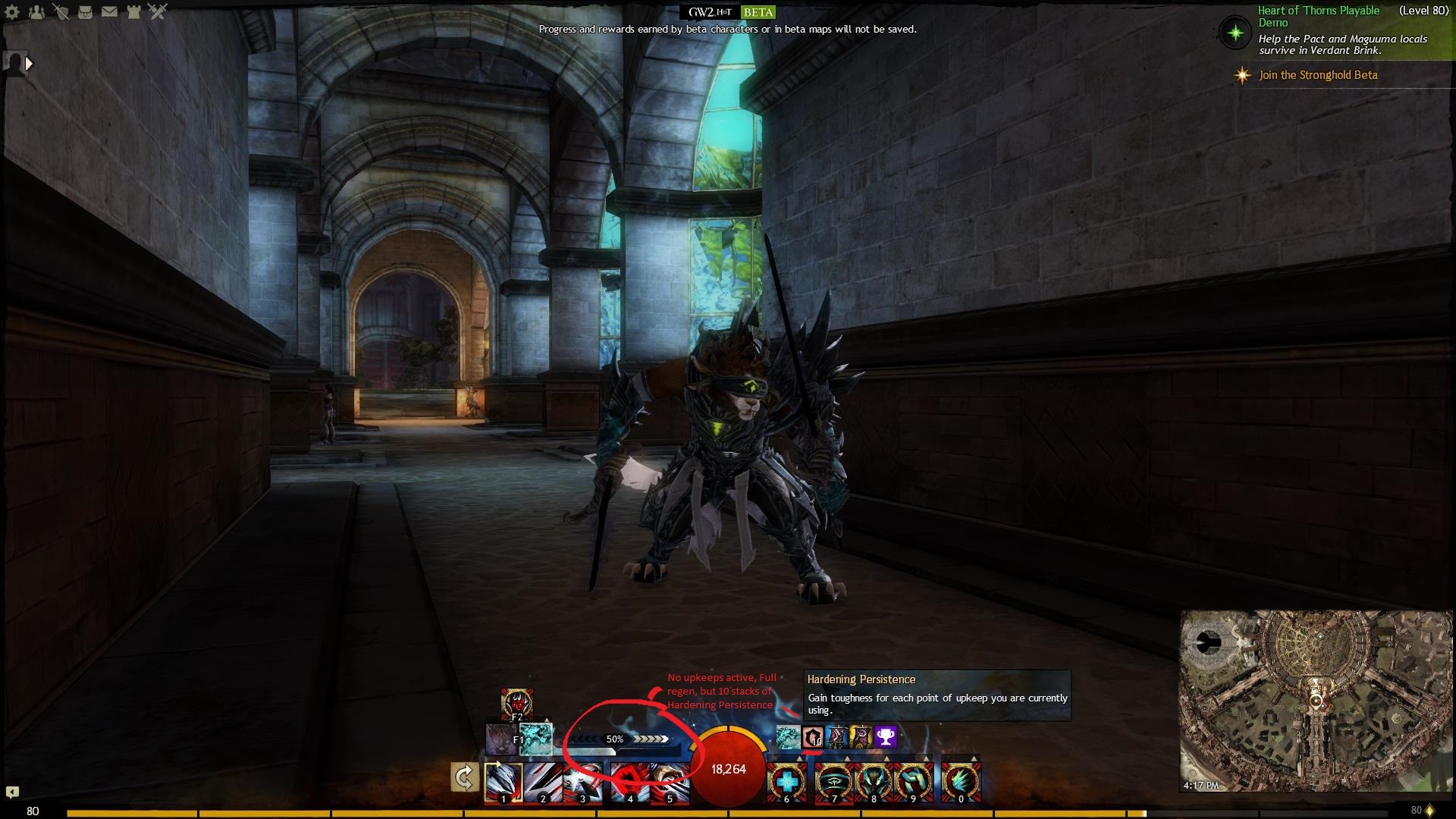Open the PvP crossed swords icon
Screen dimensions: 1456x819
pyautogui.click(x=158, y=11)
